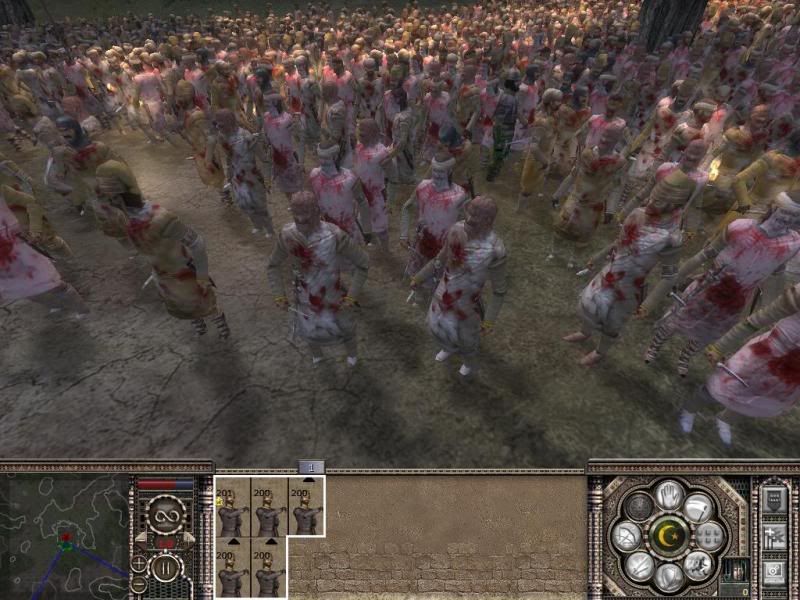Open the shield icon side panel button
Screen dimensions: 800x600
tap(774, 500)
